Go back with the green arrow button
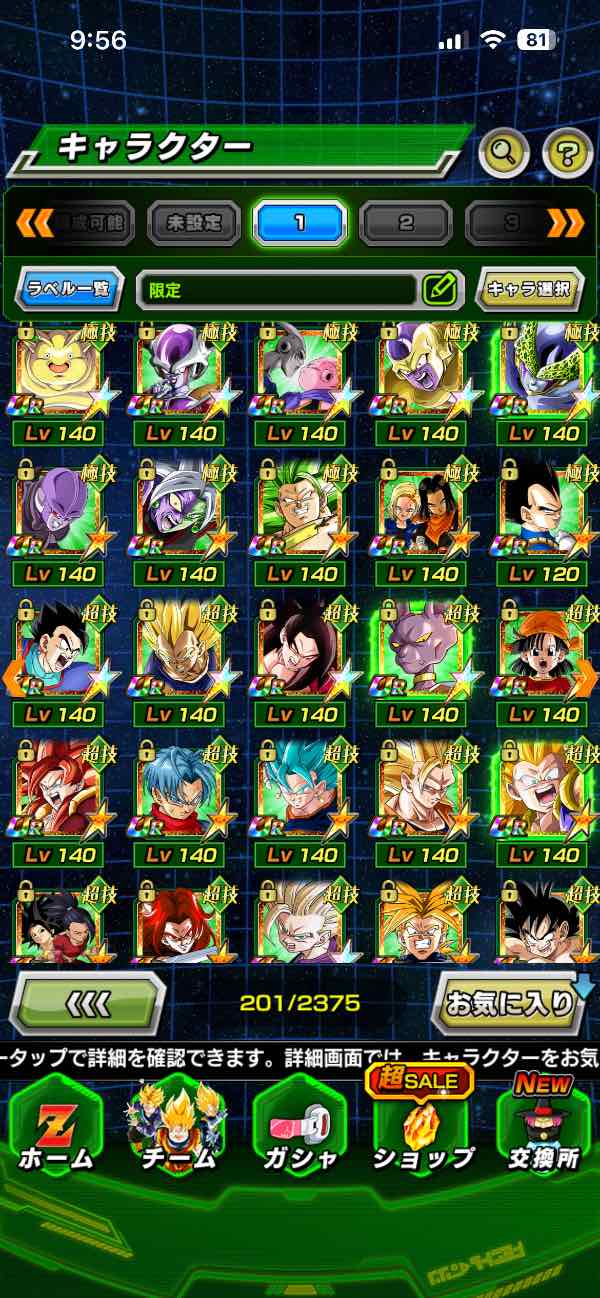This screenshot has height=1298, width=600. tap(88, 1001)
